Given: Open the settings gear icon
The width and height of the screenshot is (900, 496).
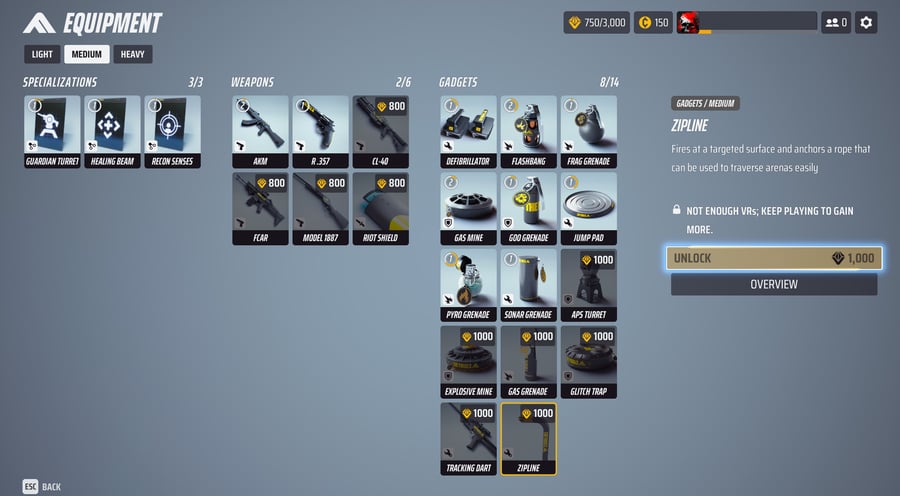Looking at the screenshot, I should tap(866, 22).
